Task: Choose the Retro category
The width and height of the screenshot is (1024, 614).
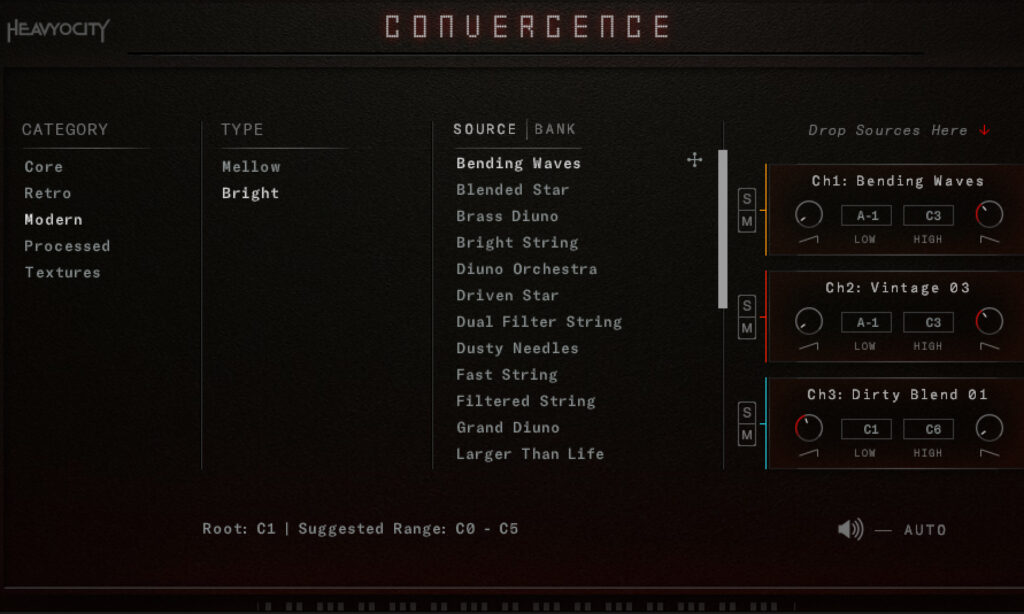Action: pos(48,193)
